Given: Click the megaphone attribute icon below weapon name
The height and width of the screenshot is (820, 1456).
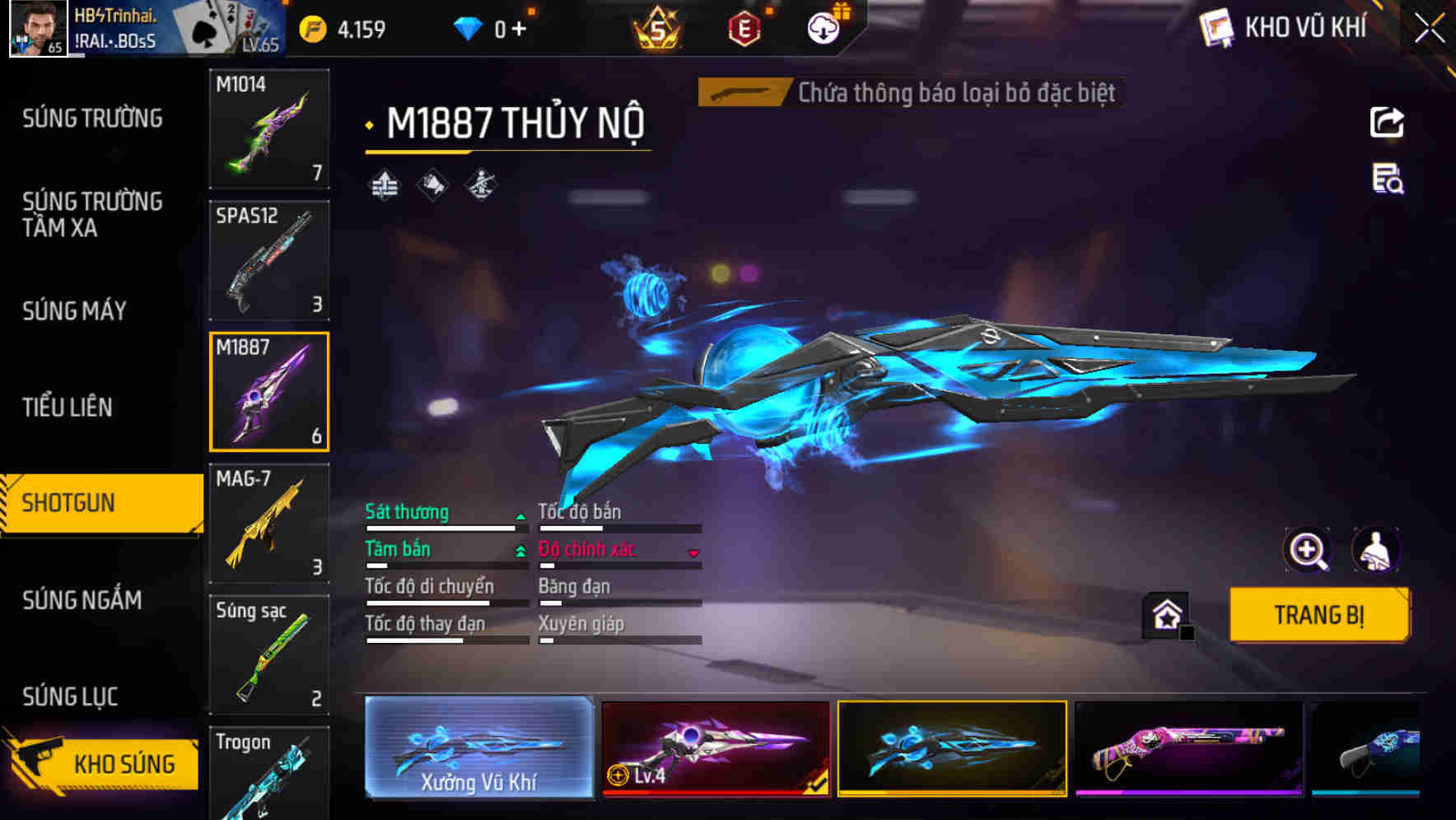Looking at the screenshot, I should 432,184.
